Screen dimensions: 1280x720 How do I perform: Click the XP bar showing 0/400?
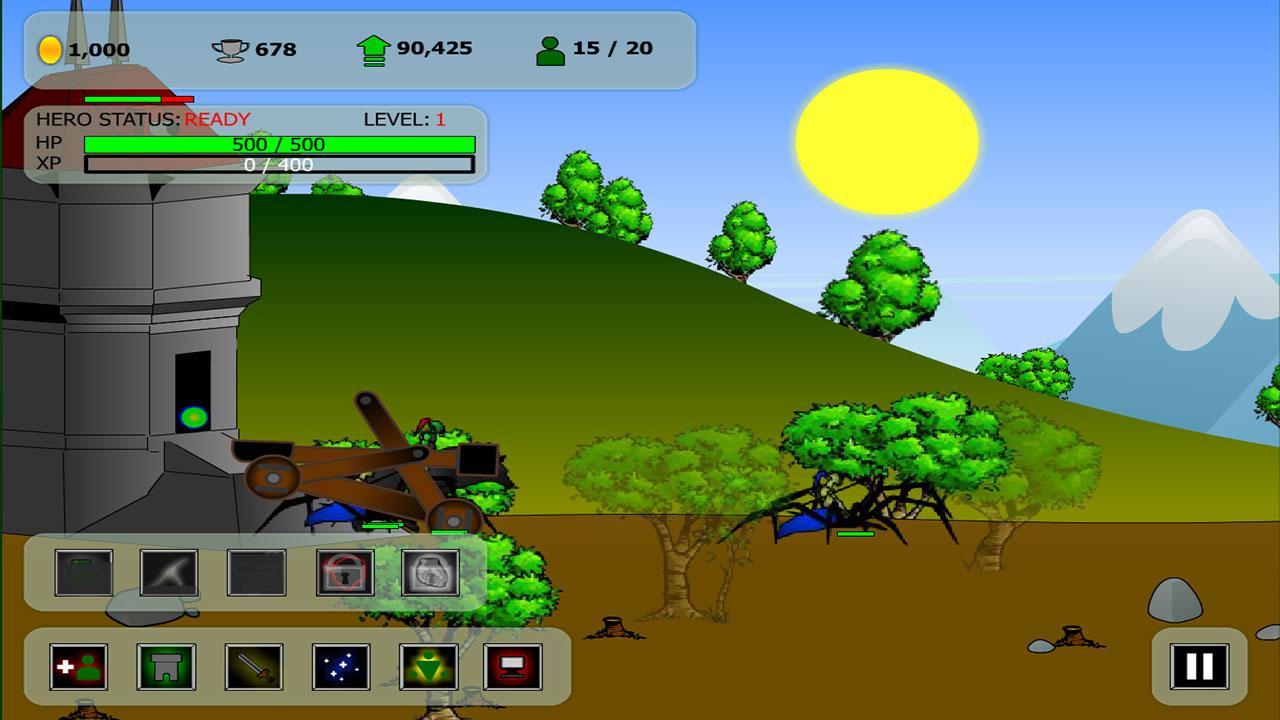tap(278, 165)
